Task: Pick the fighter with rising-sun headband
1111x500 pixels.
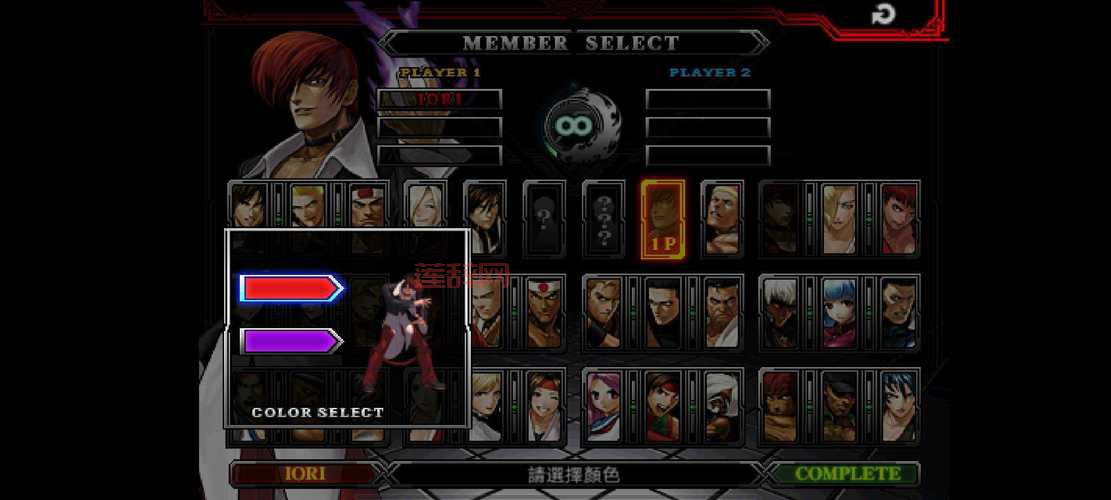Action: 544,311
